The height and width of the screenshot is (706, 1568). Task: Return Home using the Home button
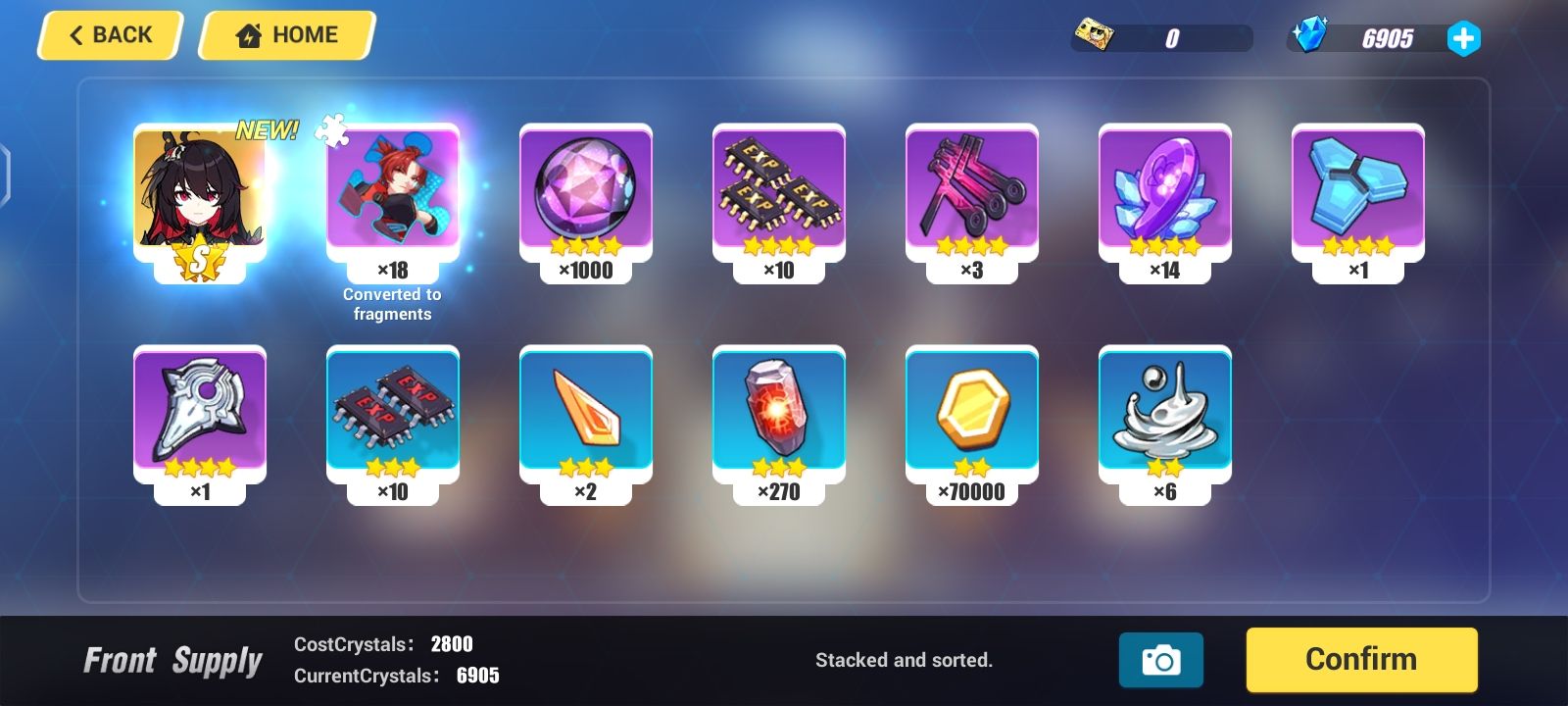point(285,34)
